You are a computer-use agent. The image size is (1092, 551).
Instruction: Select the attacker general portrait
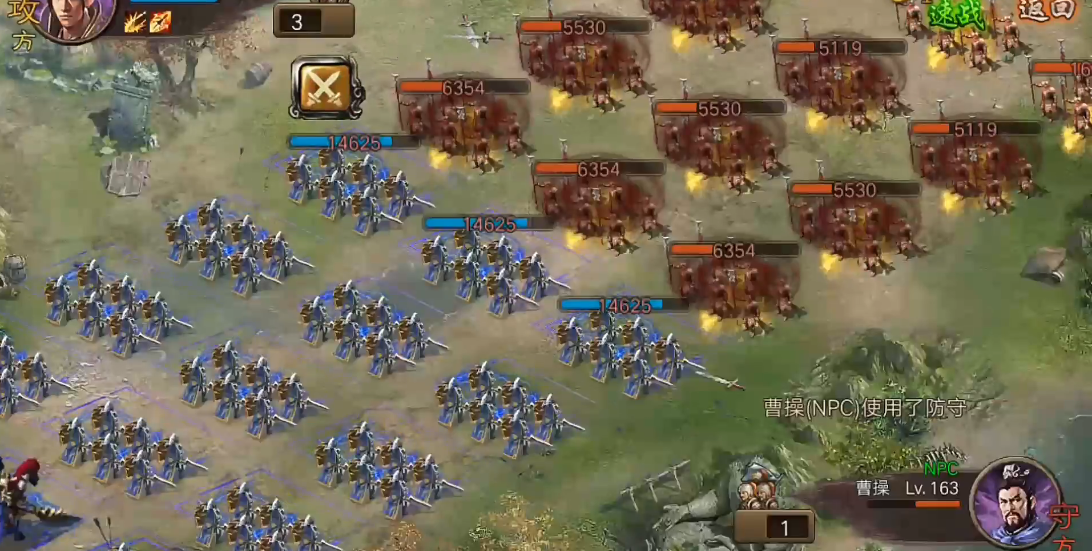click(76, 18)
